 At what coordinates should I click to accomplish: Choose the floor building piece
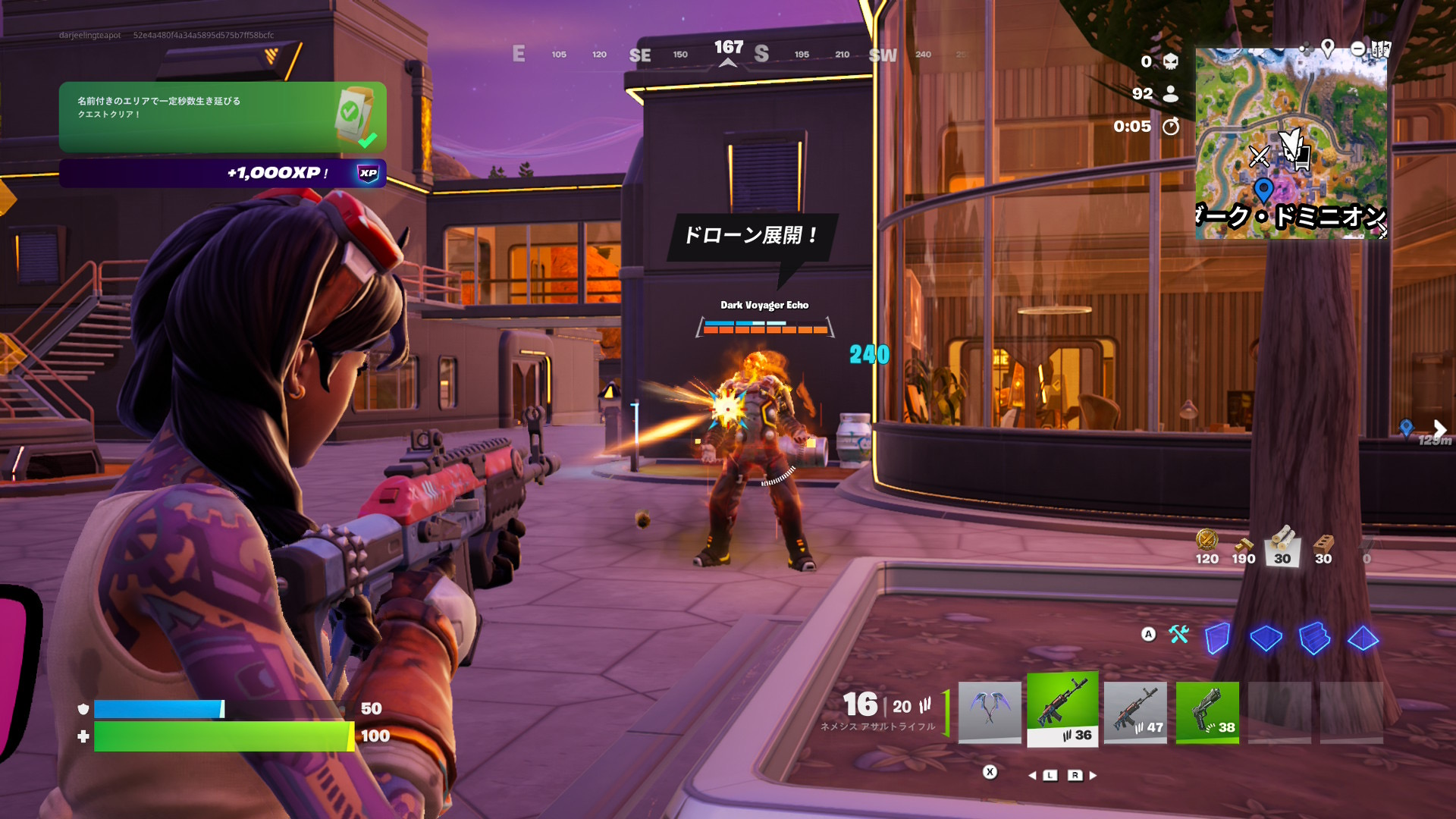pos(1266,638)
